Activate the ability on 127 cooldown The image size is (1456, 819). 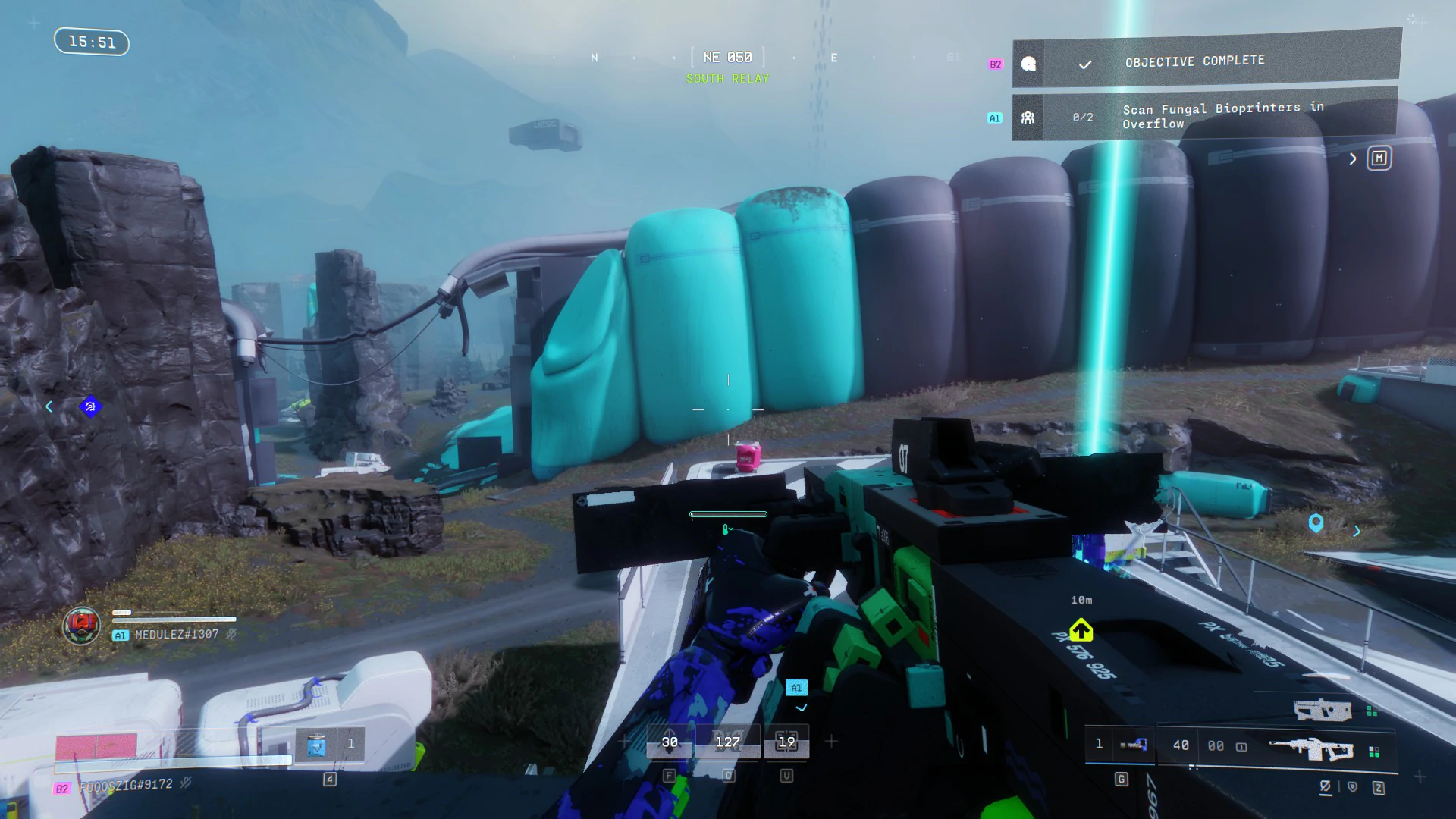(728, 742)
